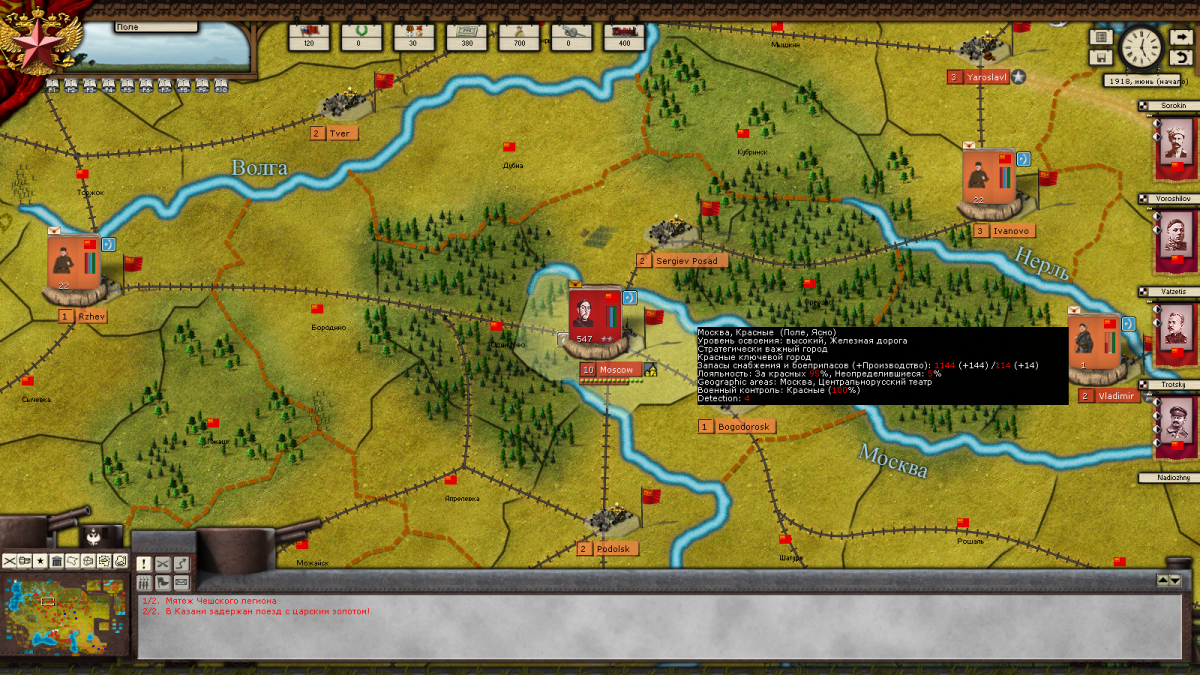Open the save game floppy disk button

pyautogui.click(x=1101, y=58)
